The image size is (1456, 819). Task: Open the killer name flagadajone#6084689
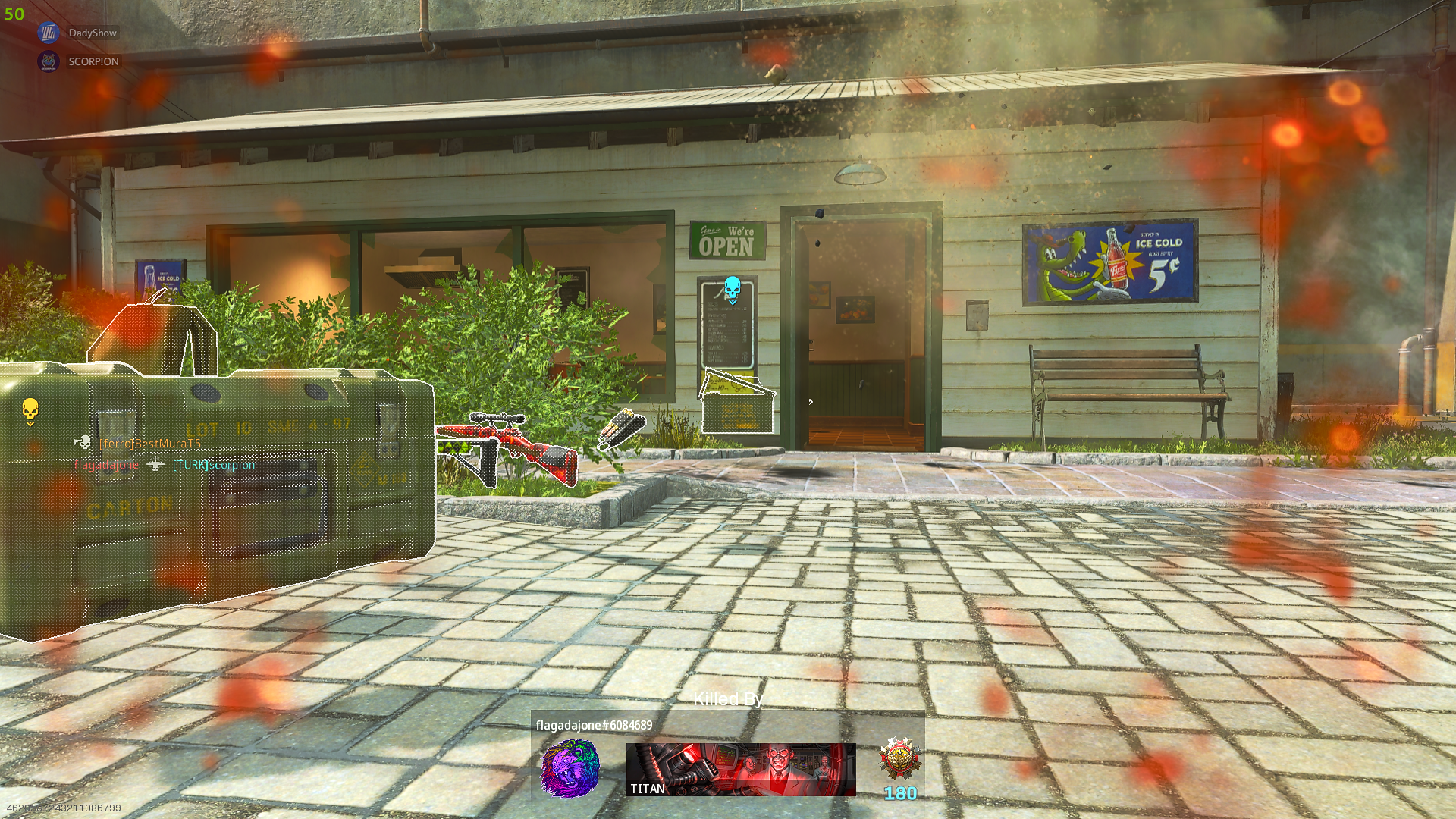594,726
